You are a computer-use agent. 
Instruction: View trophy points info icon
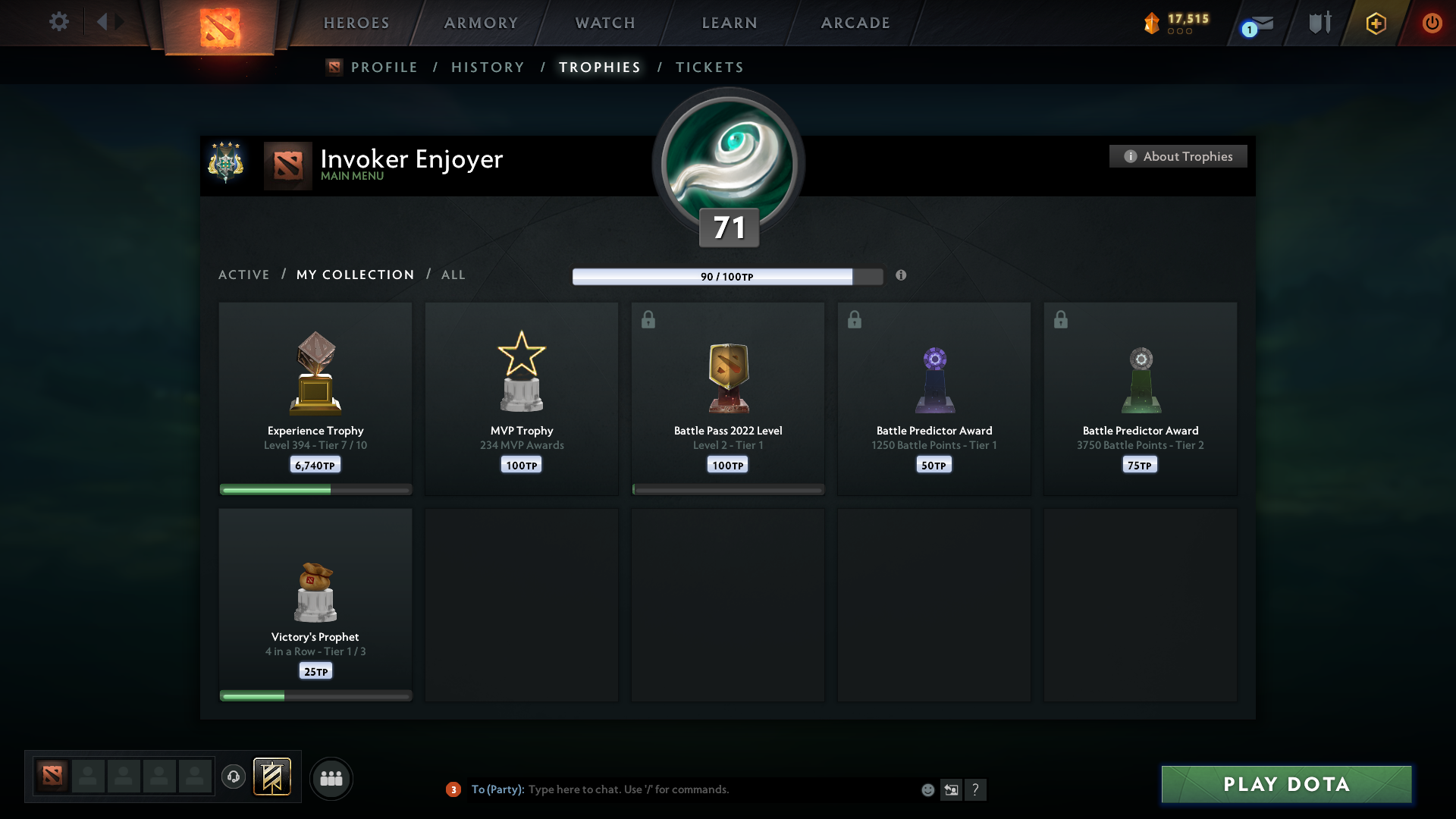point(902,276)
